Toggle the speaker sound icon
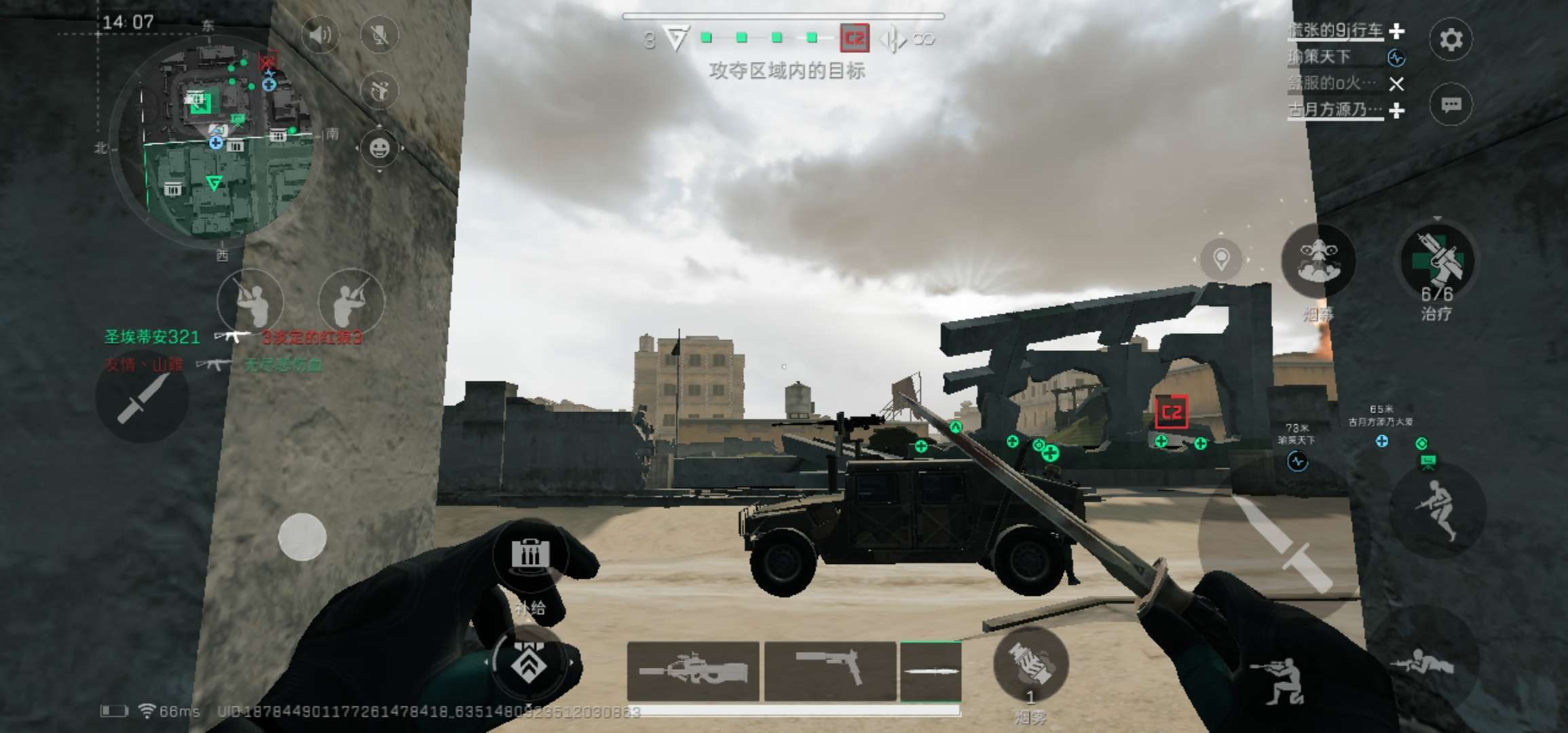The width and height of the screenshot is (1568, 733). click(320, 35)
